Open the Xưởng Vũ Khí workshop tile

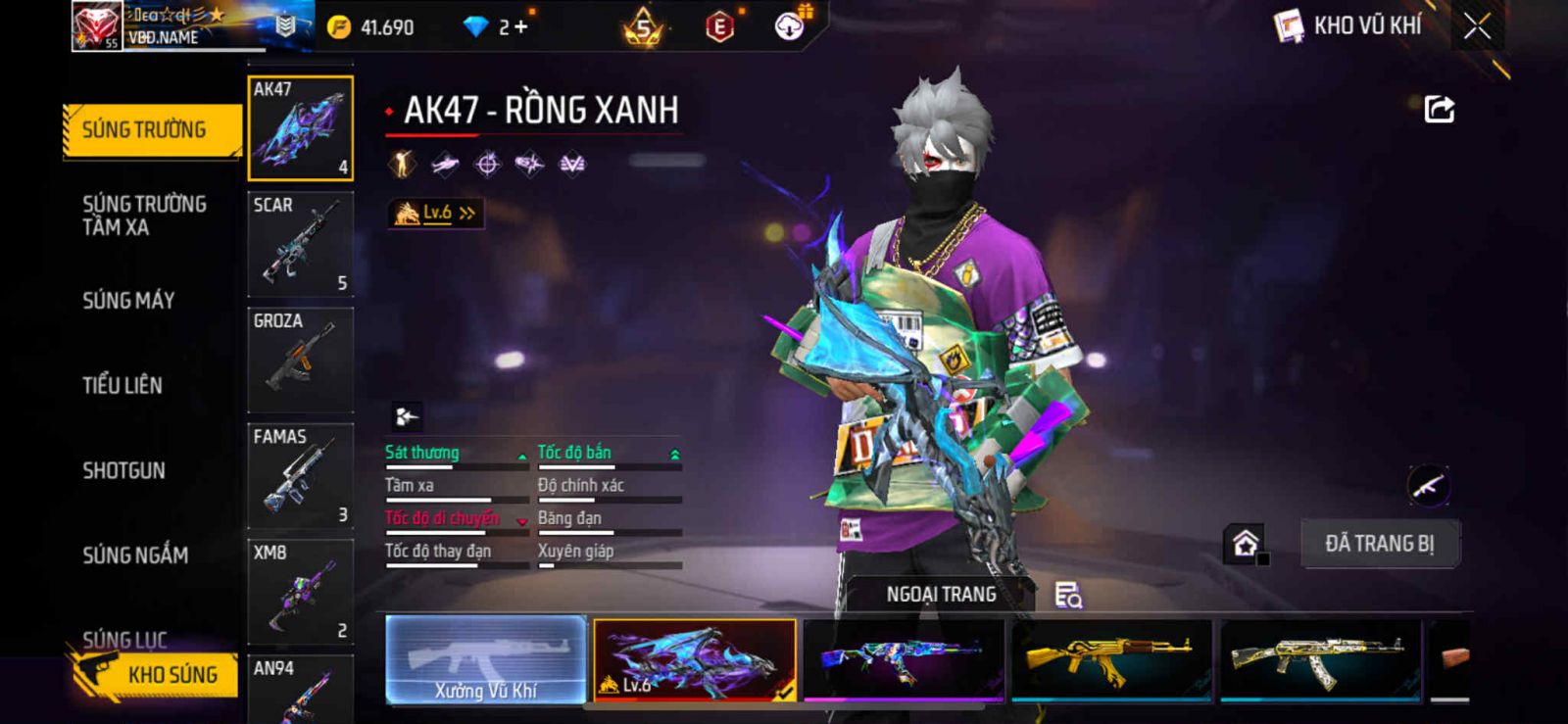(x=486, y=659)
